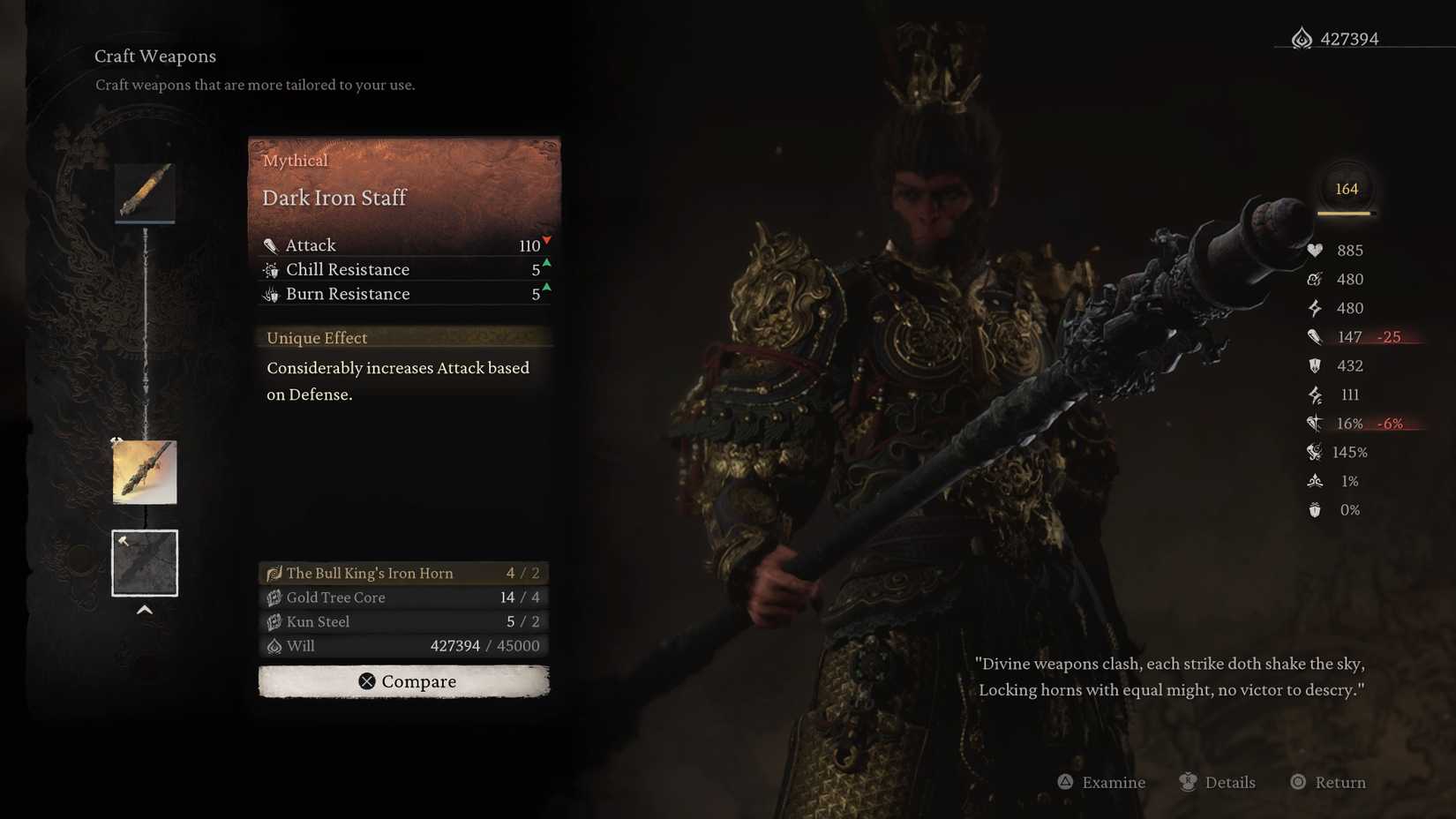Image resolution: width=1456 pixels, height=819 pixels.
Task: Click the Chill Resistance snowflake icon
Action: [x=272, y=269]
